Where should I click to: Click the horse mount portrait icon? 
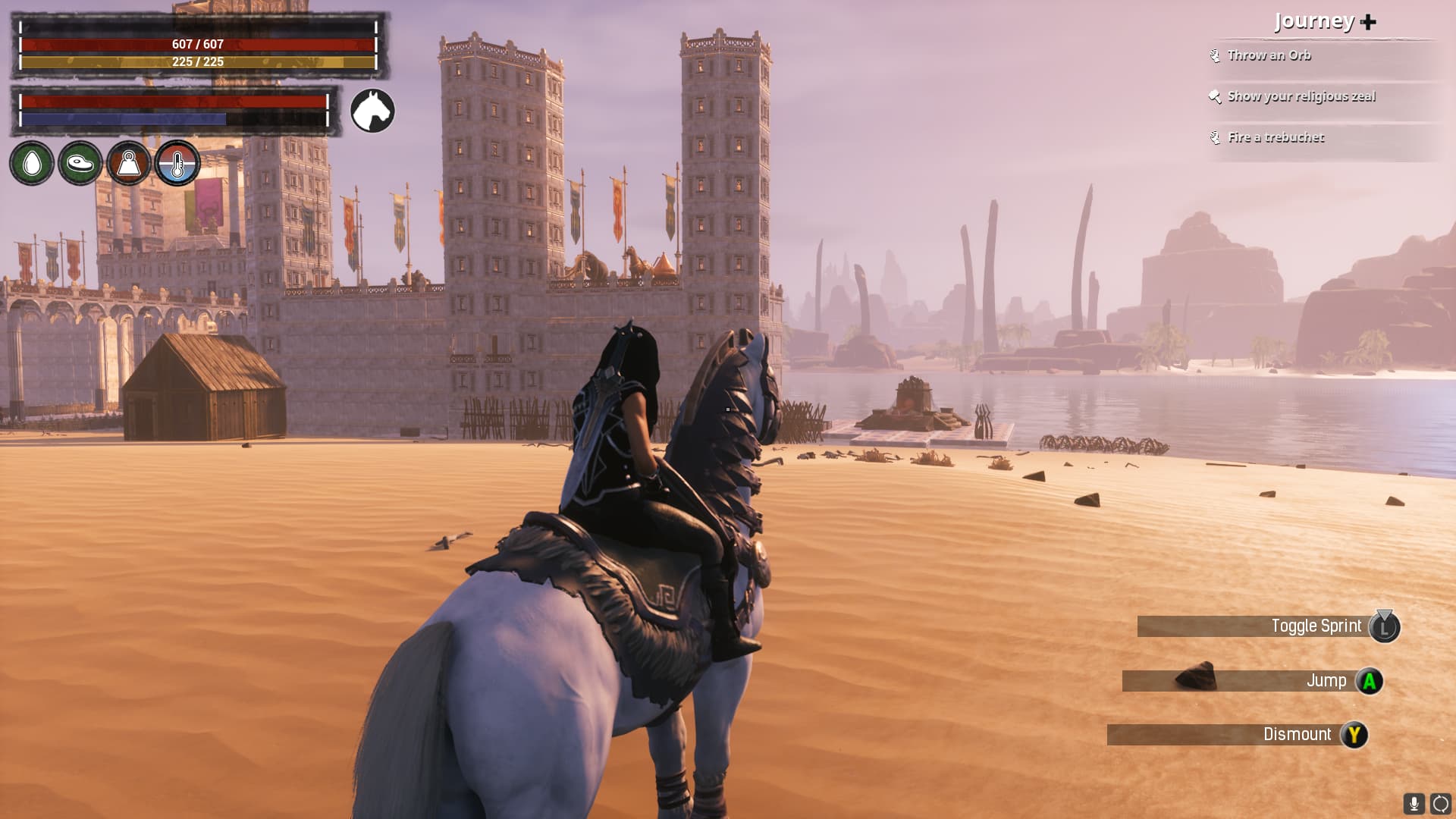coord(372,111)
